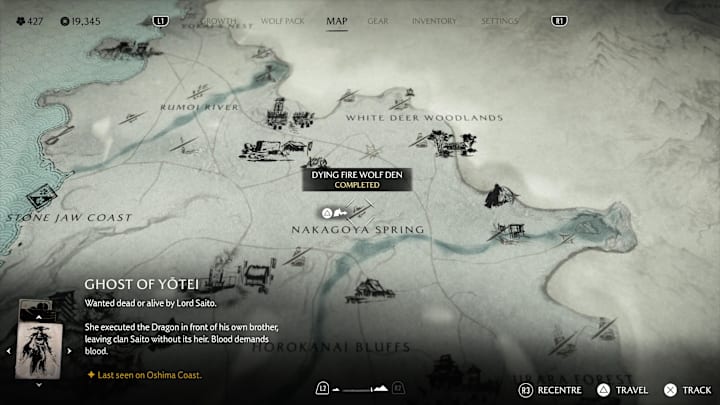Select the player marker near Nakagoya Spring
Image resolution: width=720 pixels, height=405 pixels.
pyautogui.click(x=327, y=213)
